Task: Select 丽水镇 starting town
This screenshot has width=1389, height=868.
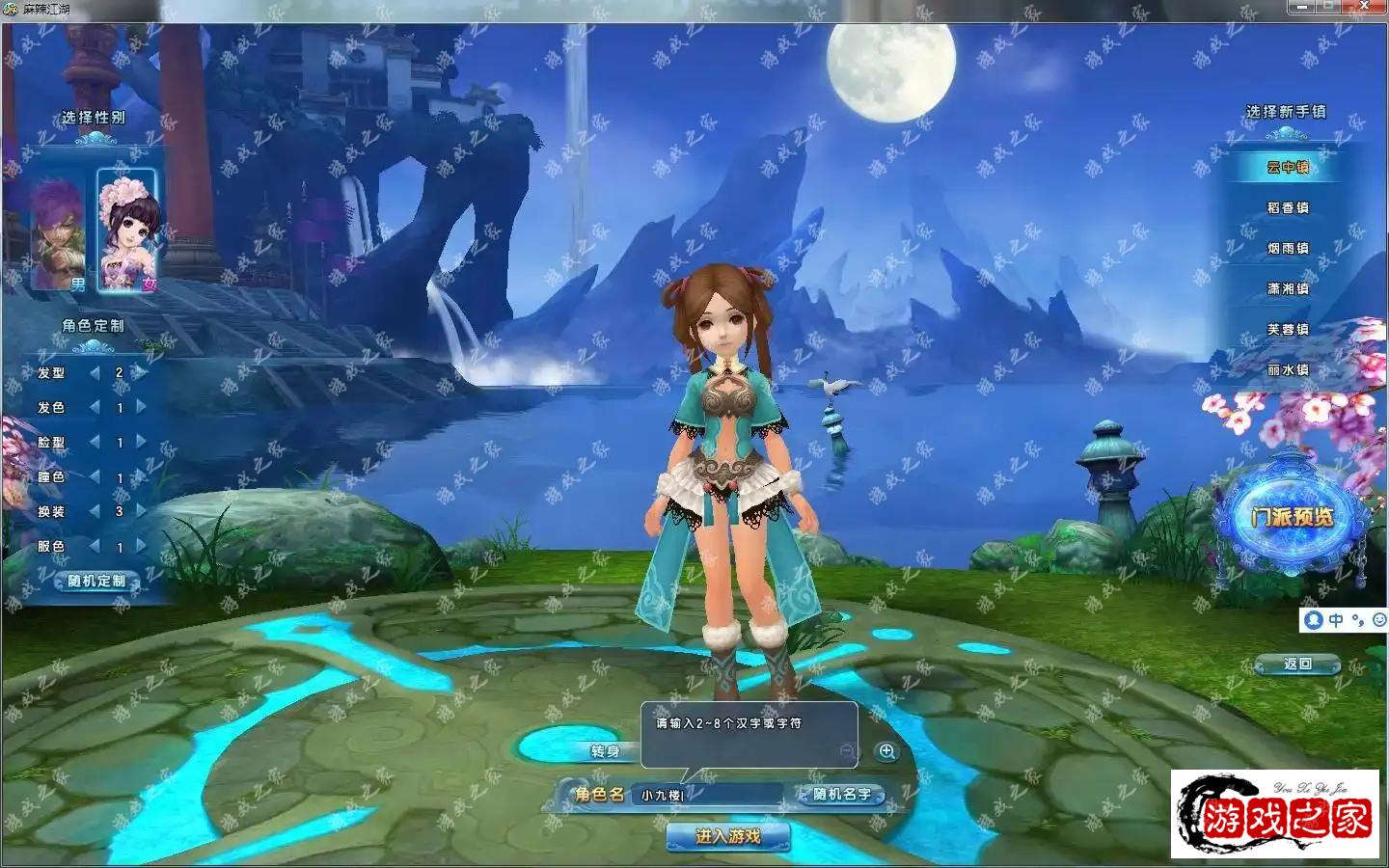Action: [1288, 369]
